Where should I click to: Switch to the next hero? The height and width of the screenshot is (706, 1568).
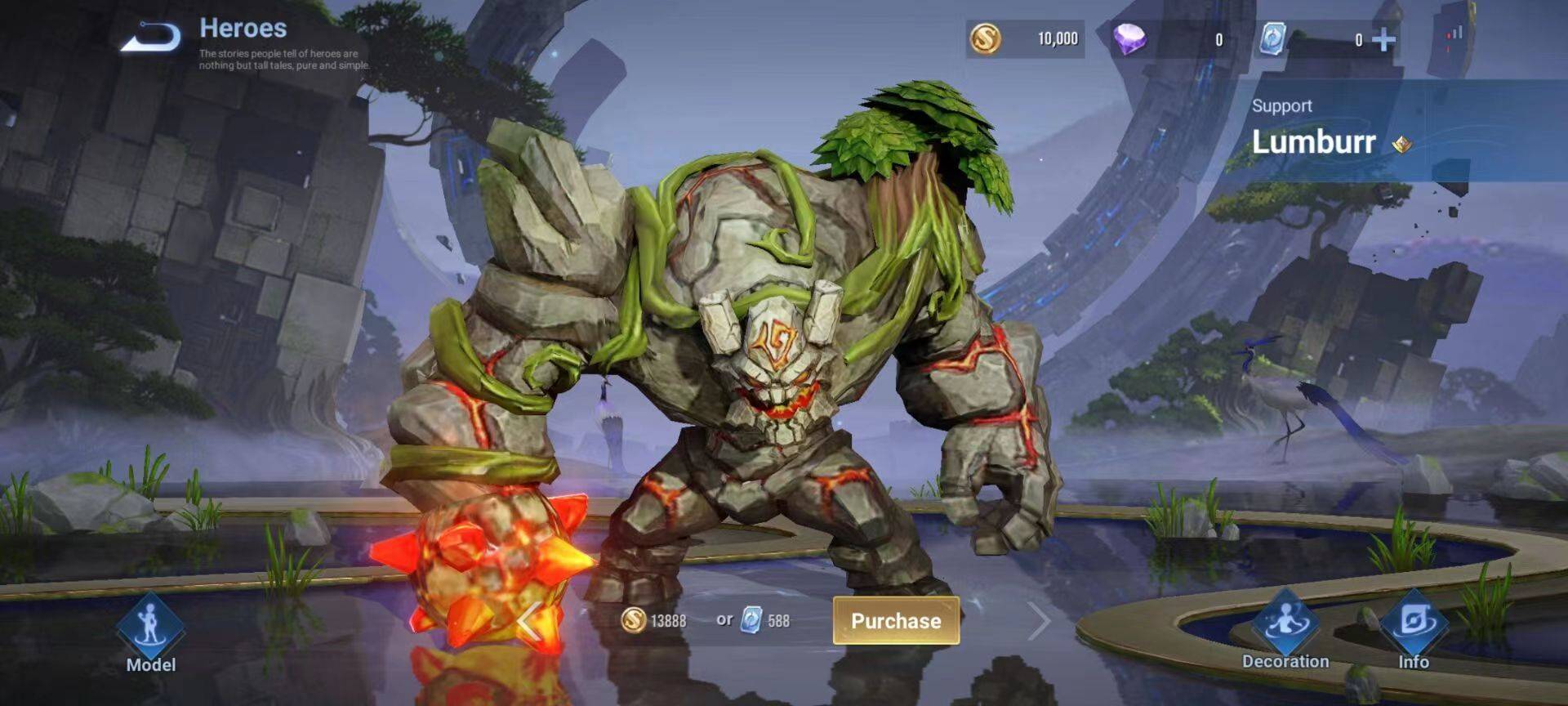coord(1039,622)
